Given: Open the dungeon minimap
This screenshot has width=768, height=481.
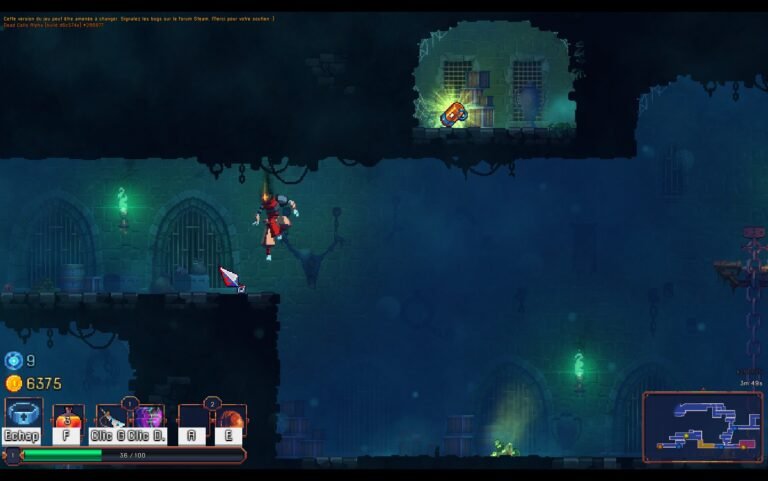Looking at the screenshot, I should pos(701,426).
